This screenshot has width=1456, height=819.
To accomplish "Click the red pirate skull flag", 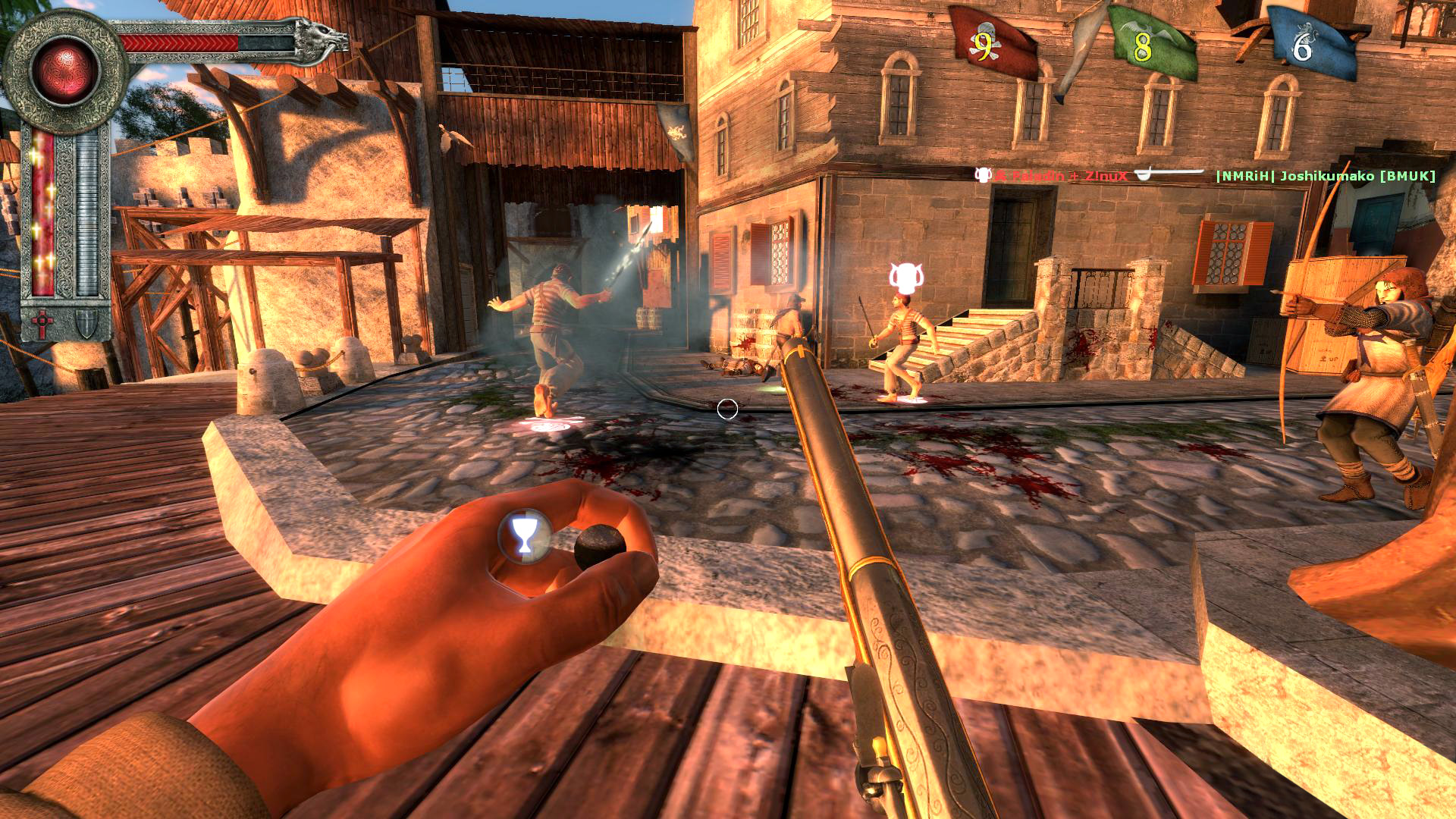I will coord(992,44).
